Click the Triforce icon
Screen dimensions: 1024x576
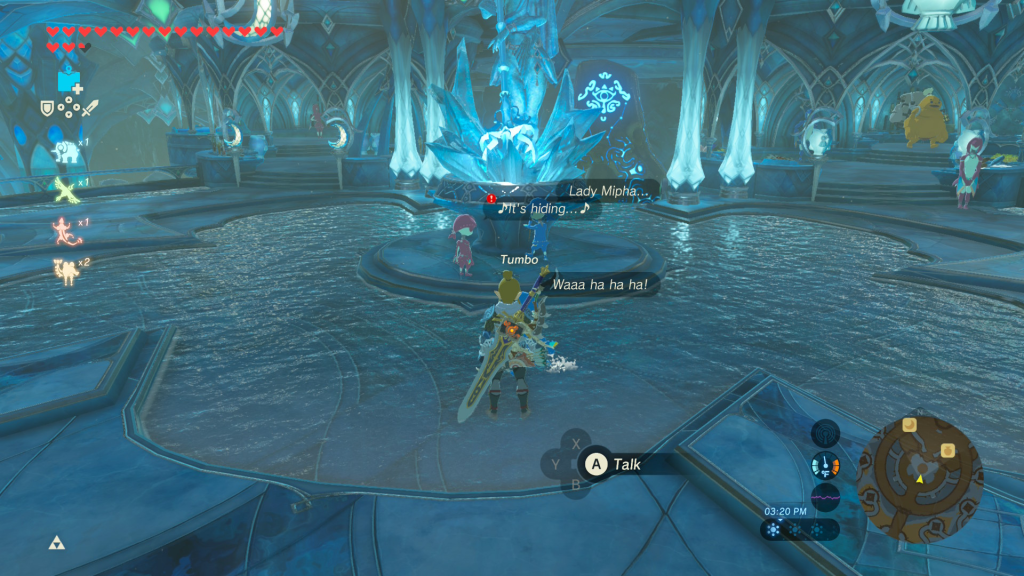pos(57,543)
